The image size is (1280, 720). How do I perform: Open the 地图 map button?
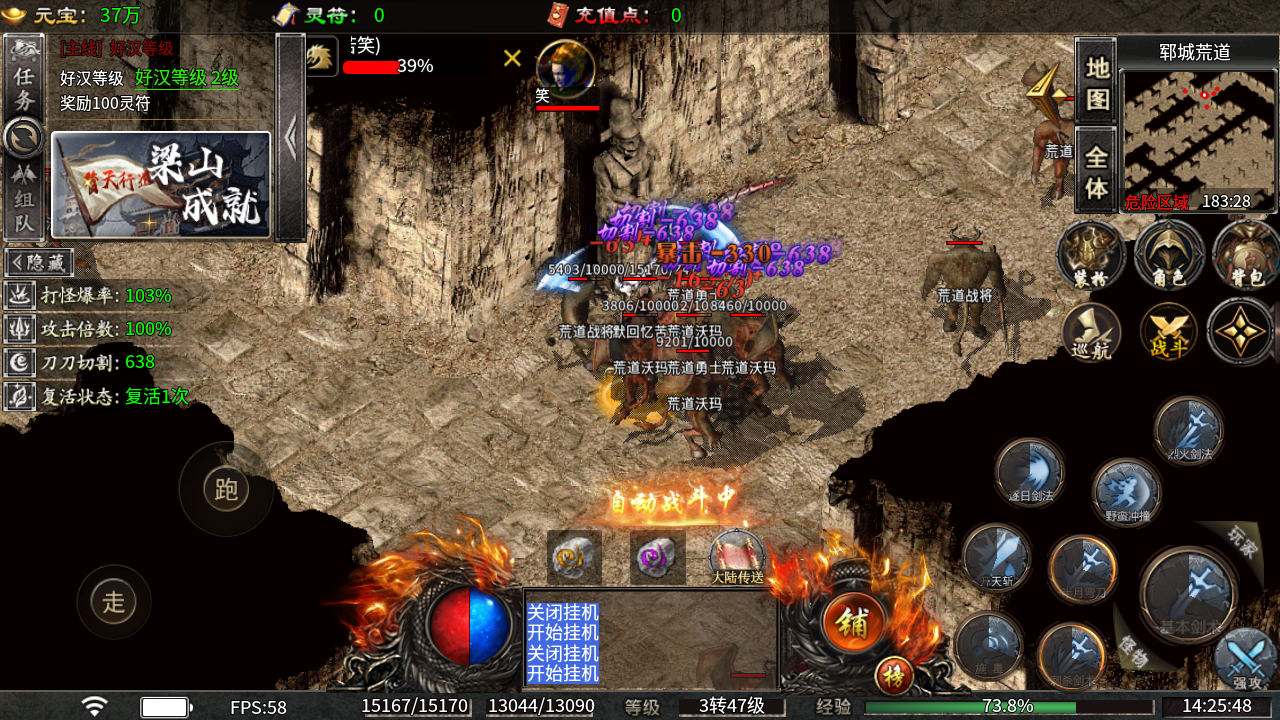tap(1097, 83)
